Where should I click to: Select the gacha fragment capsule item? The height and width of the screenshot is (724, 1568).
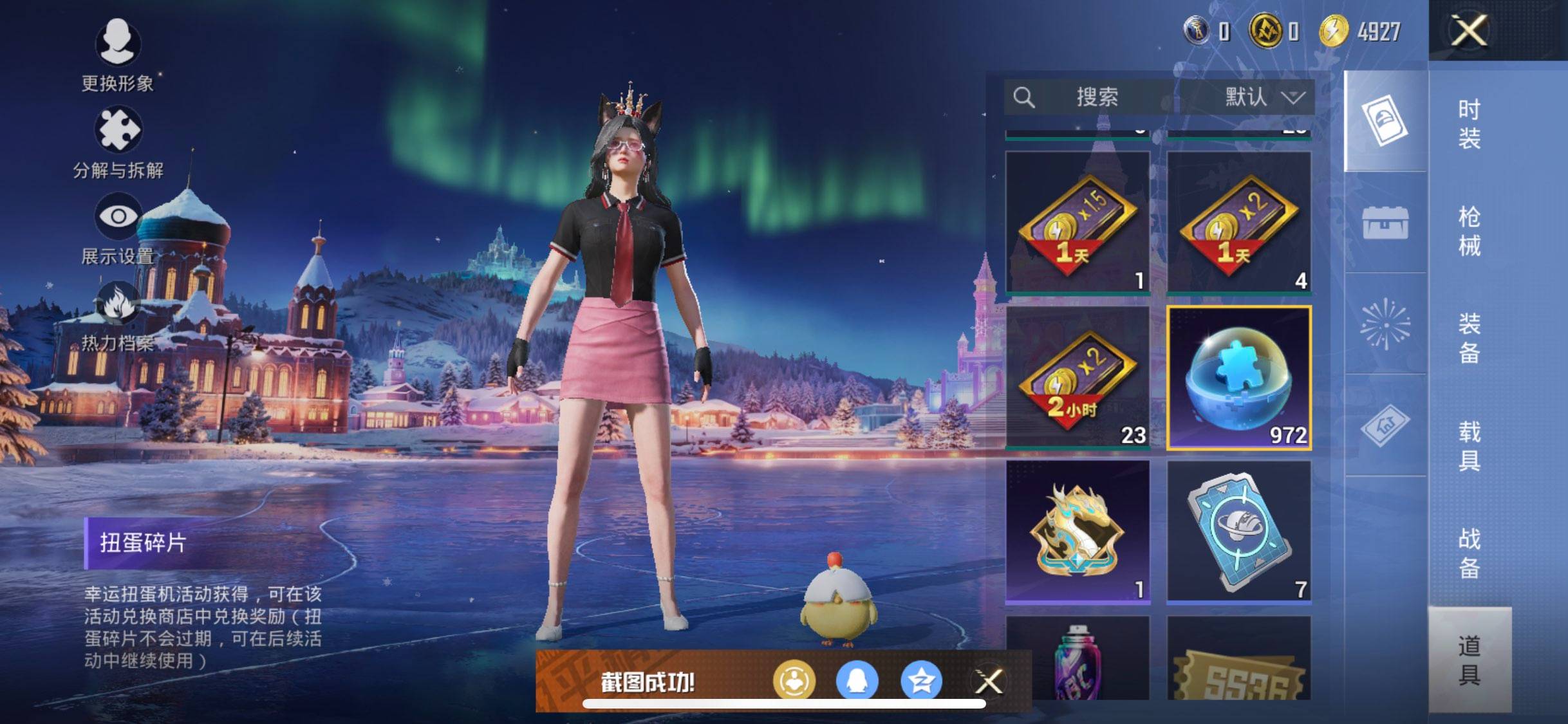(1238, 377)
